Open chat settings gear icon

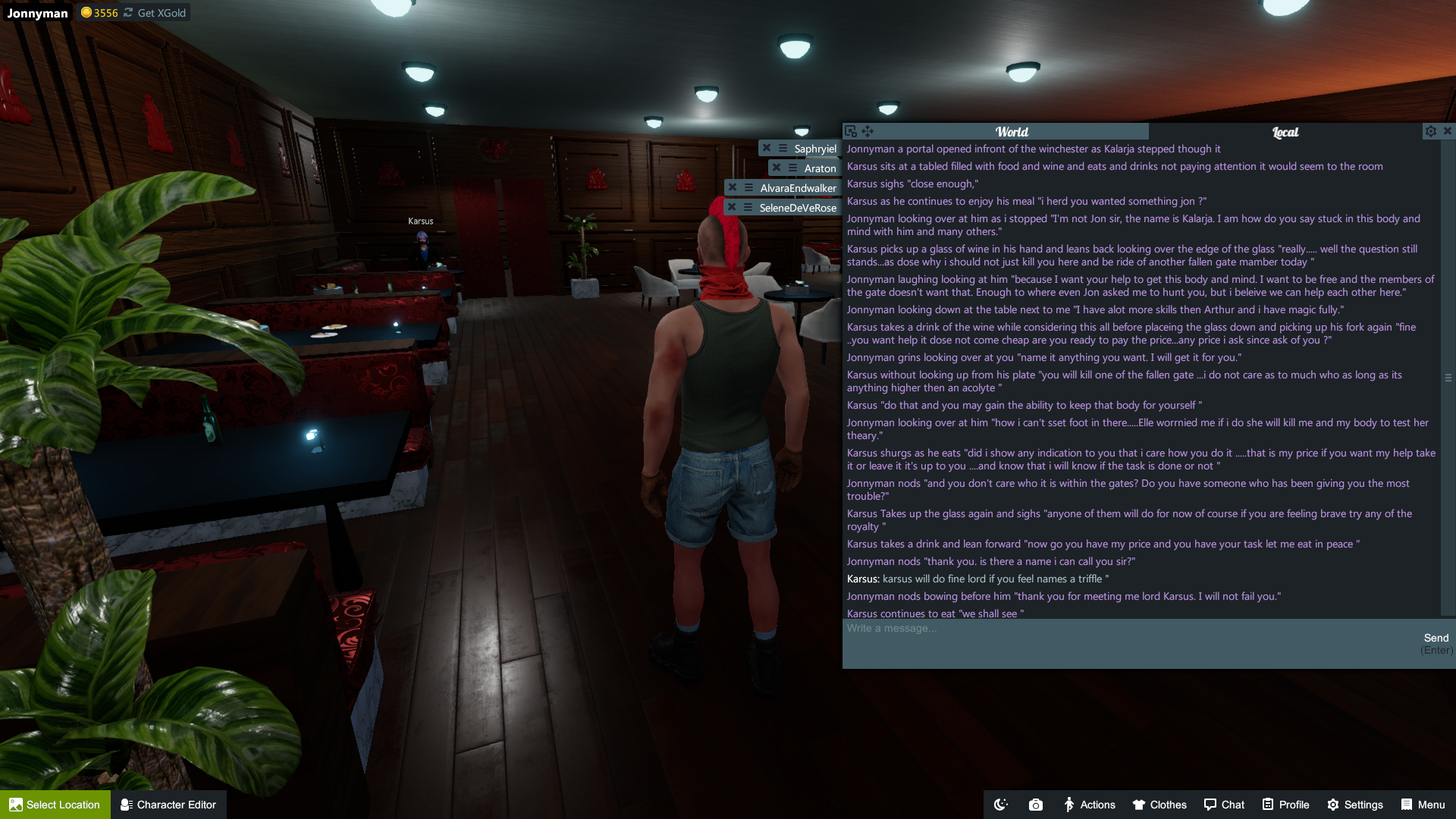(1431, 131)
